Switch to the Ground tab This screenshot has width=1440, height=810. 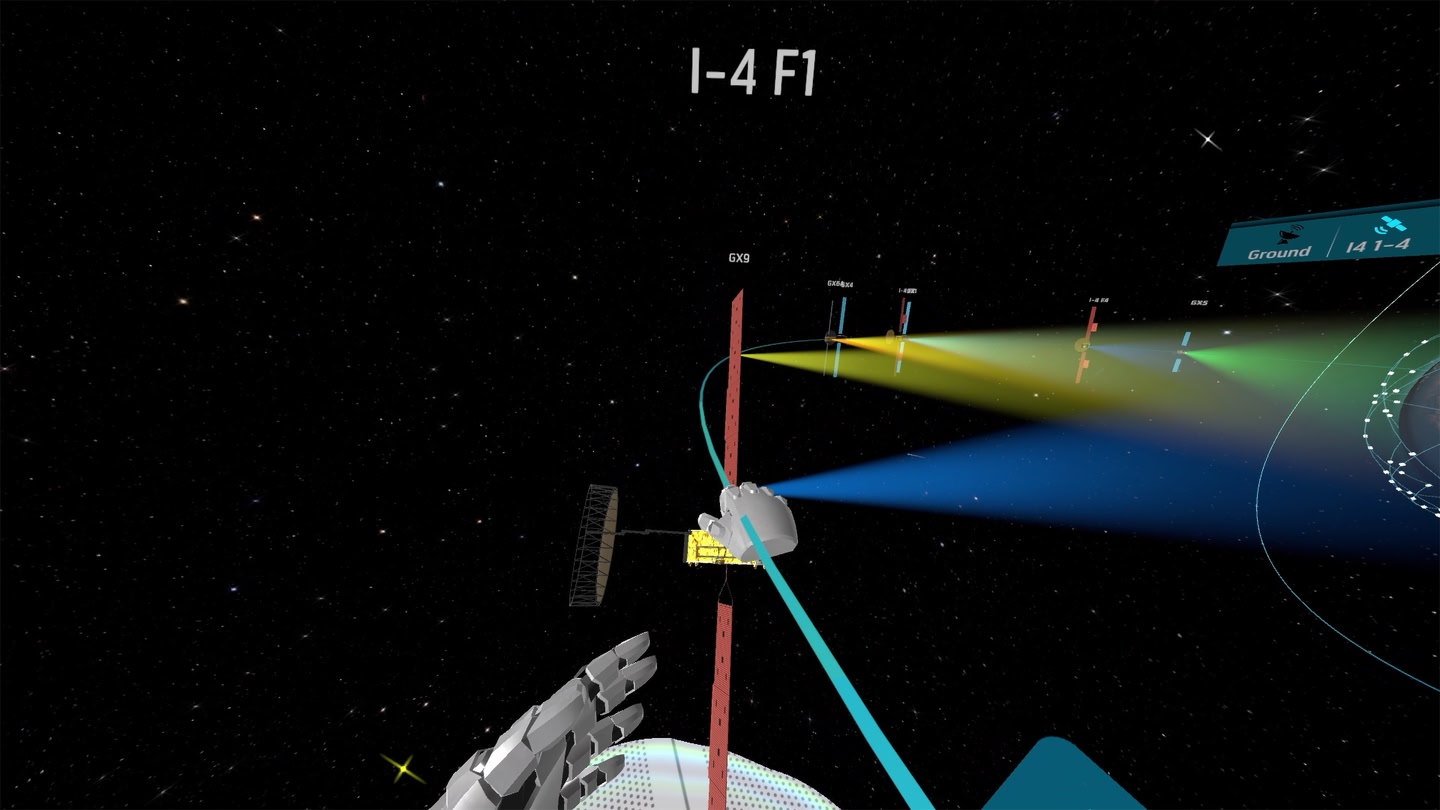pyautogui.click(x=1278, y=252)
